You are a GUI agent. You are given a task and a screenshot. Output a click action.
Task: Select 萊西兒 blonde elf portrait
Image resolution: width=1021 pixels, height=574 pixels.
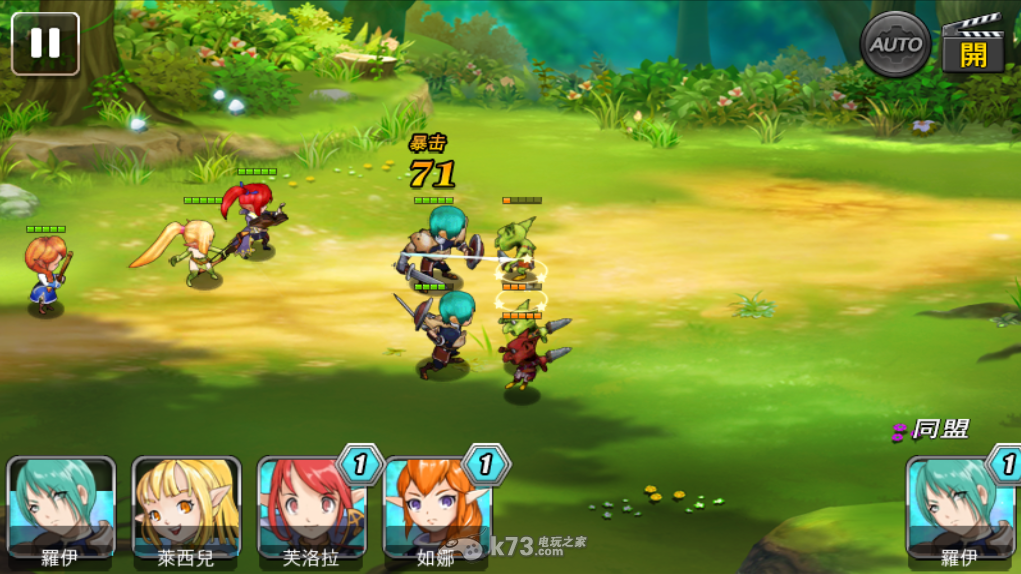(186, 508)
